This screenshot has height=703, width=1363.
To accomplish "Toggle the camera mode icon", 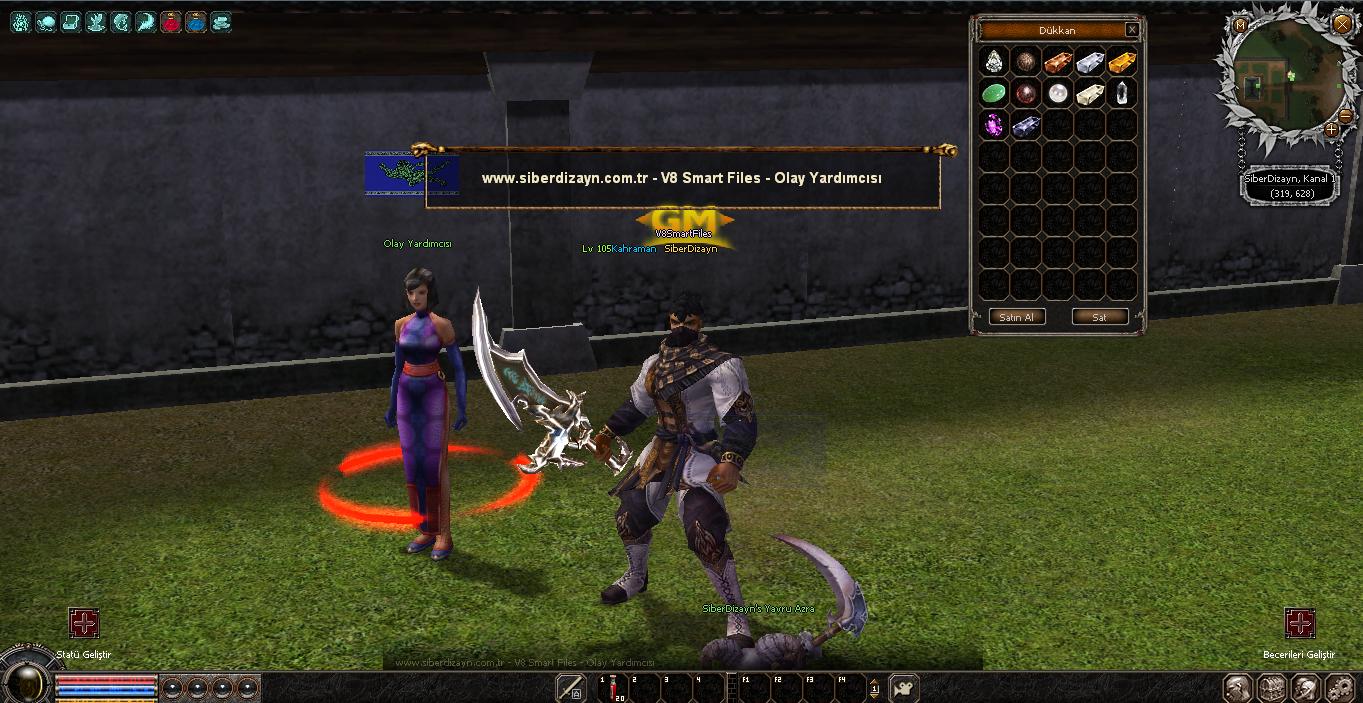I will point(904,688).
